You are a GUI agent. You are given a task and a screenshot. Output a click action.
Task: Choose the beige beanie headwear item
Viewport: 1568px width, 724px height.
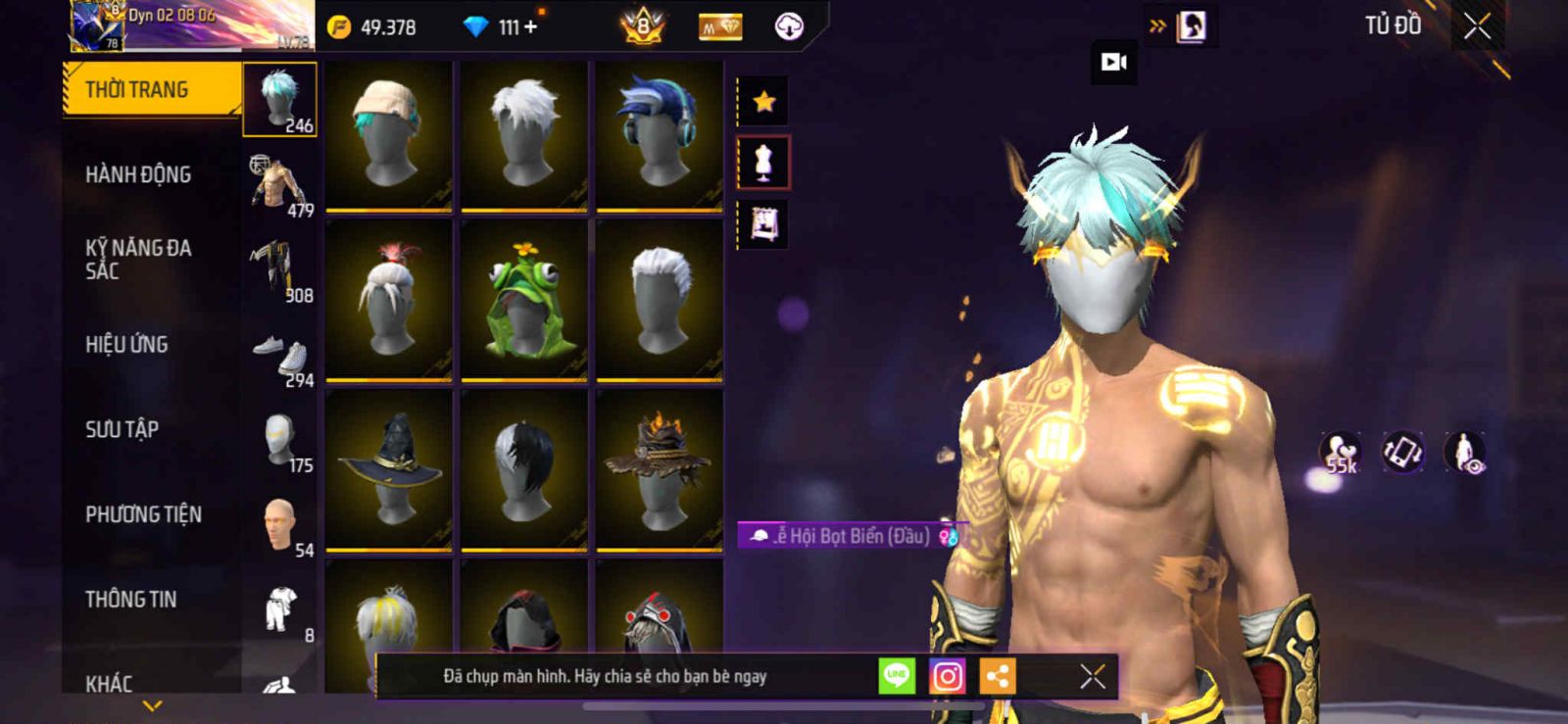(388, 134)
